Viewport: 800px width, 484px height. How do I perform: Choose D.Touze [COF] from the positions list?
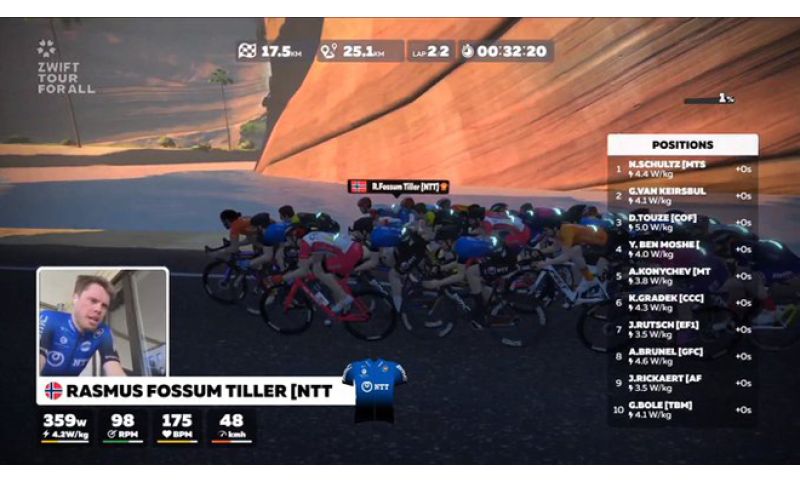coord(682,222)
